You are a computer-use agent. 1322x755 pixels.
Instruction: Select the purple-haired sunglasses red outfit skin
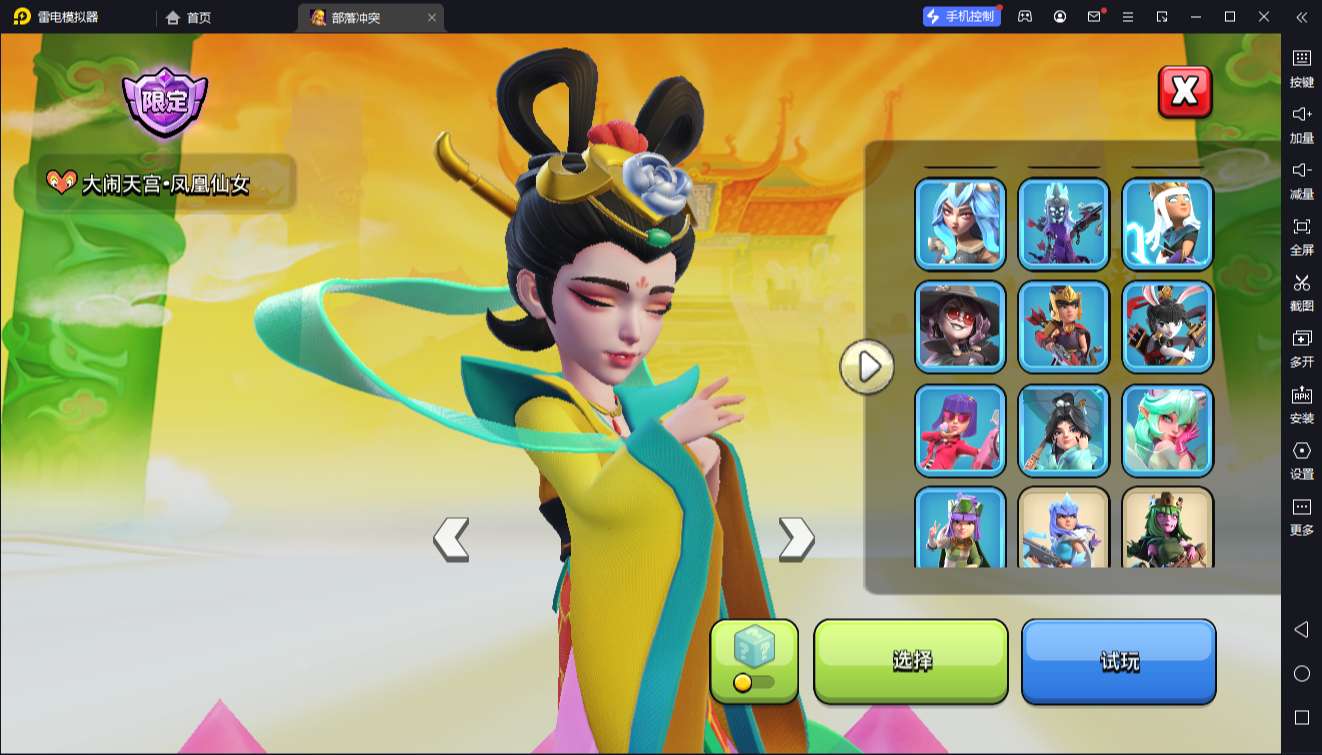960,430
